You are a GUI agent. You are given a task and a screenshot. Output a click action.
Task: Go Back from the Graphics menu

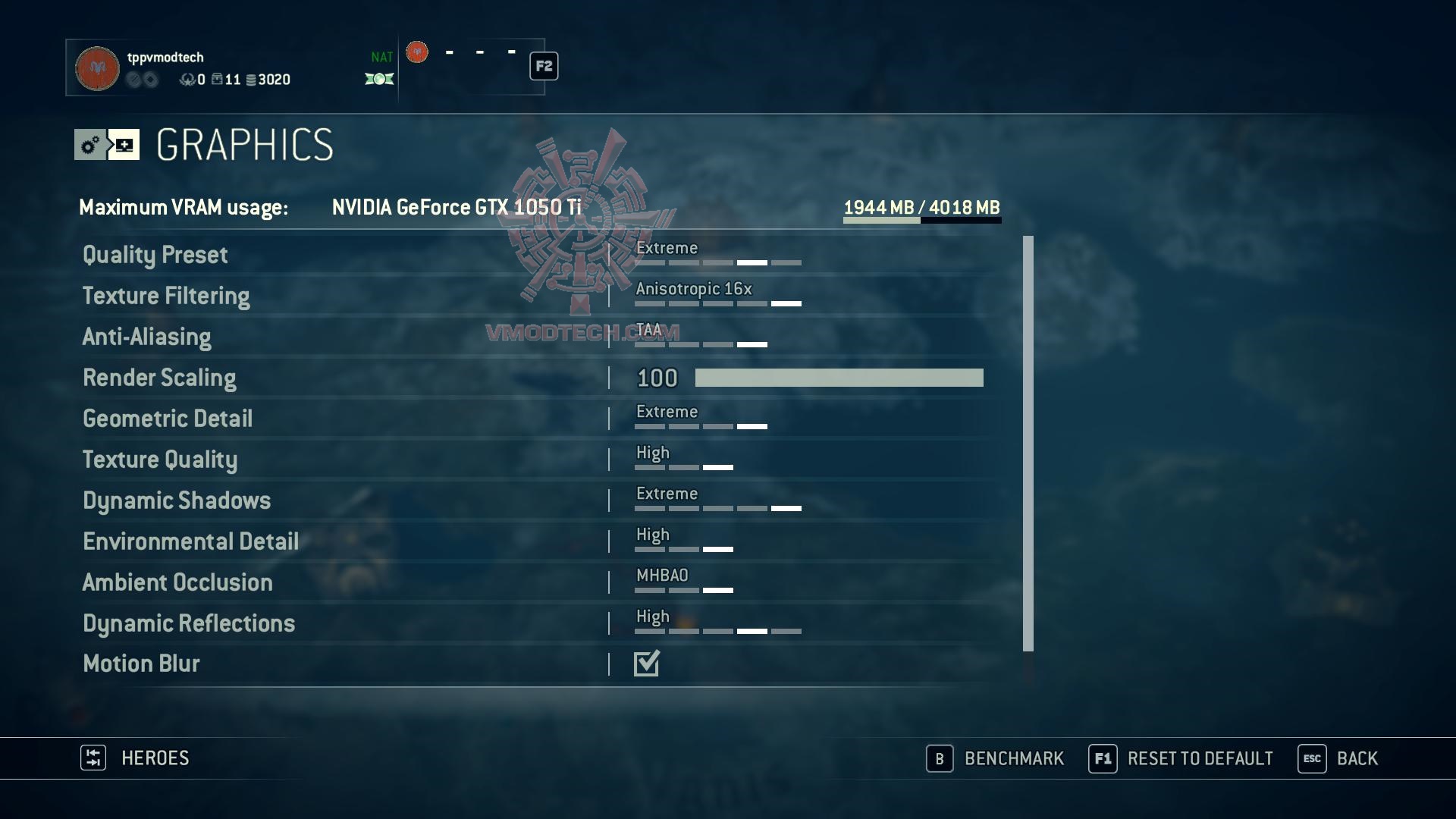pos(1338,758)
